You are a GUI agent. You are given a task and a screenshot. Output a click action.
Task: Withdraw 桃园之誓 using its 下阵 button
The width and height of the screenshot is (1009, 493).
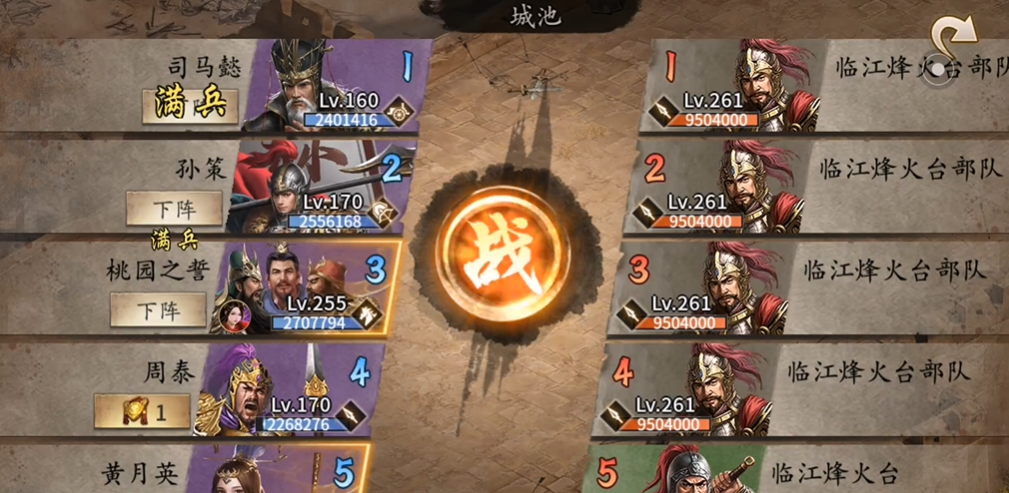pyautogui.click(x=158, y=310)
